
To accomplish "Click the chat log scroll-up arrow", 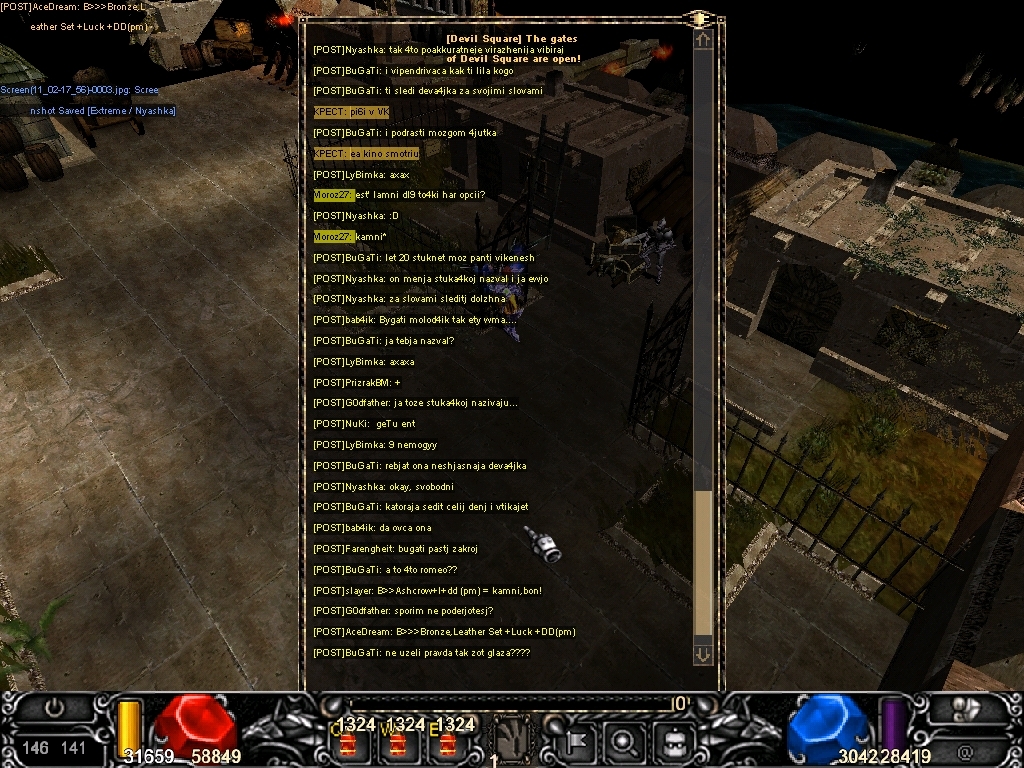I will (x=703, y=40).
